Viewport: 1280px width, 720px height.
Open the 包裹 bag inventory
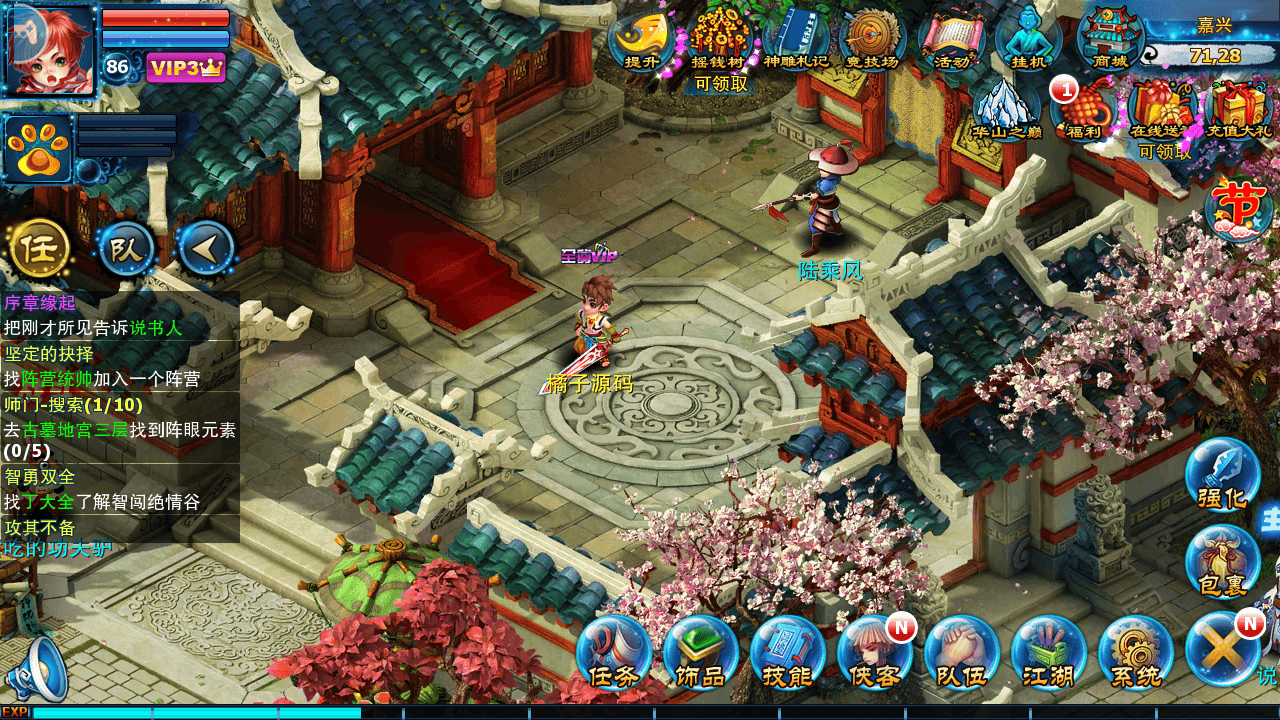(1222, 561)
